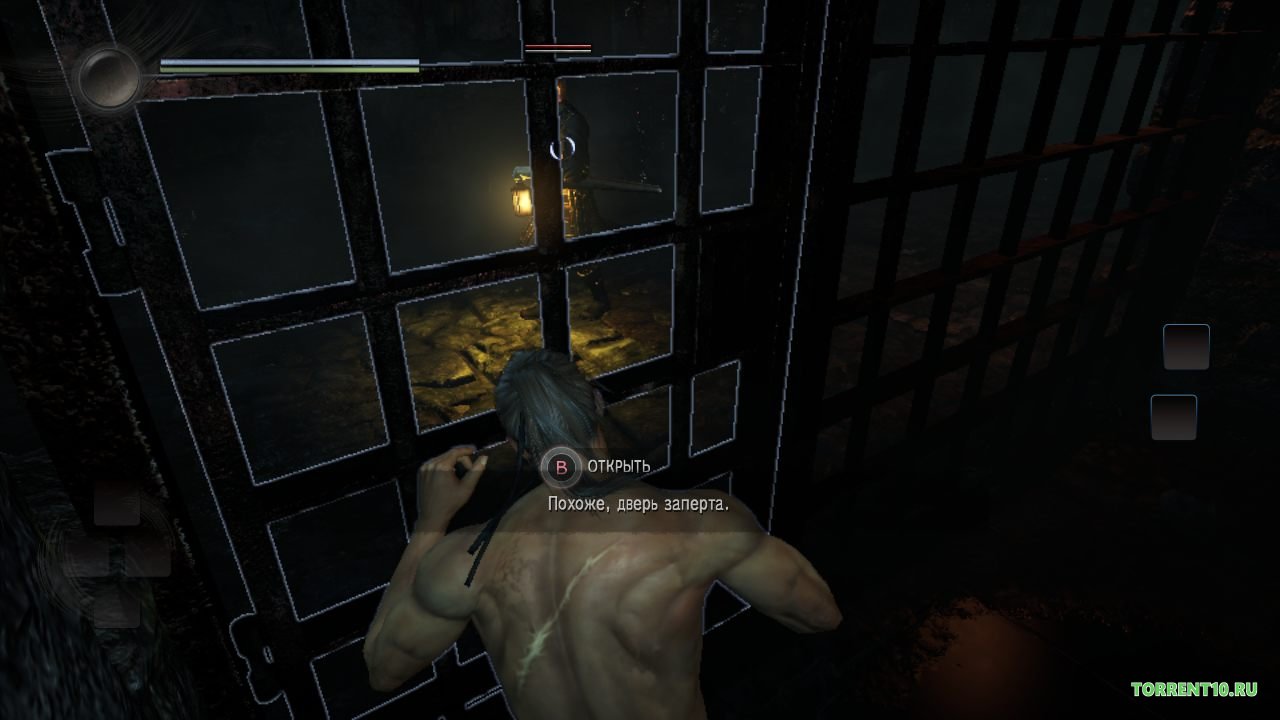Click the guardian spirit orb gauge
Viewport: 1280px width, 720px height.
coord(109,77)
